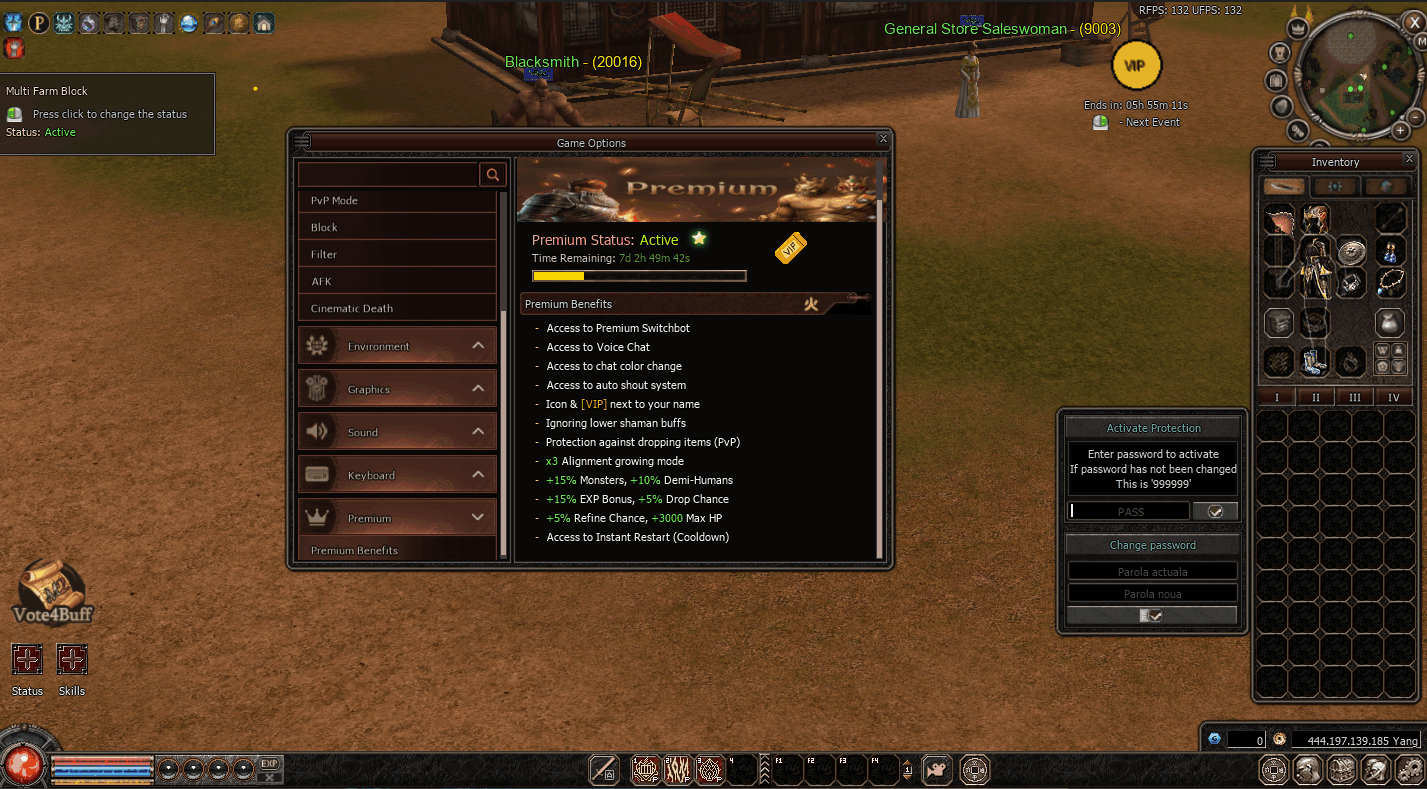
Task: Click the search magnifier in Game Options
Action: (x=492, y=174)
